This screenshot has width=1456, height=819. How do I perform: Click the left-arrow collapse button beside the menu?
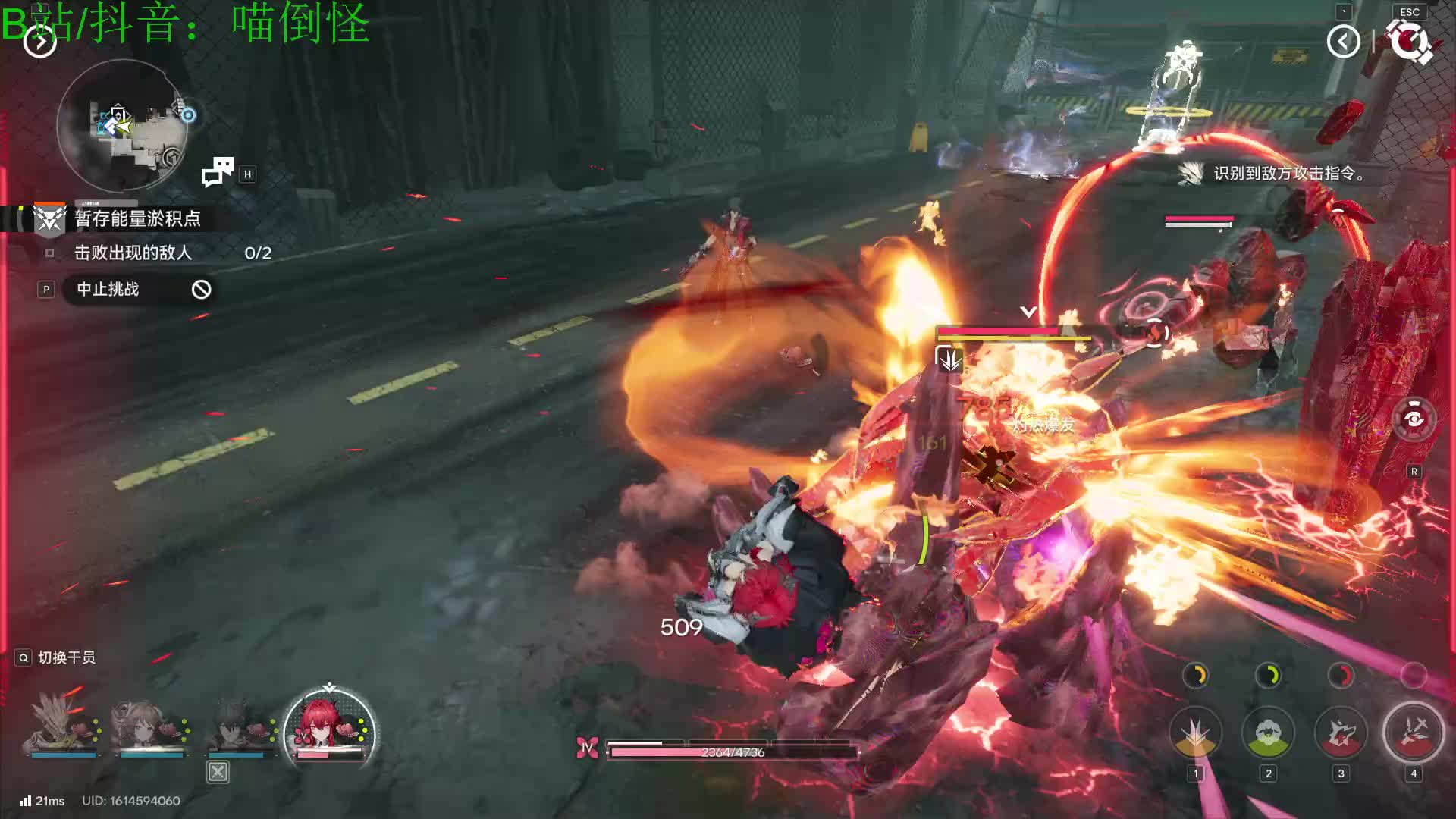[1343, 41]
